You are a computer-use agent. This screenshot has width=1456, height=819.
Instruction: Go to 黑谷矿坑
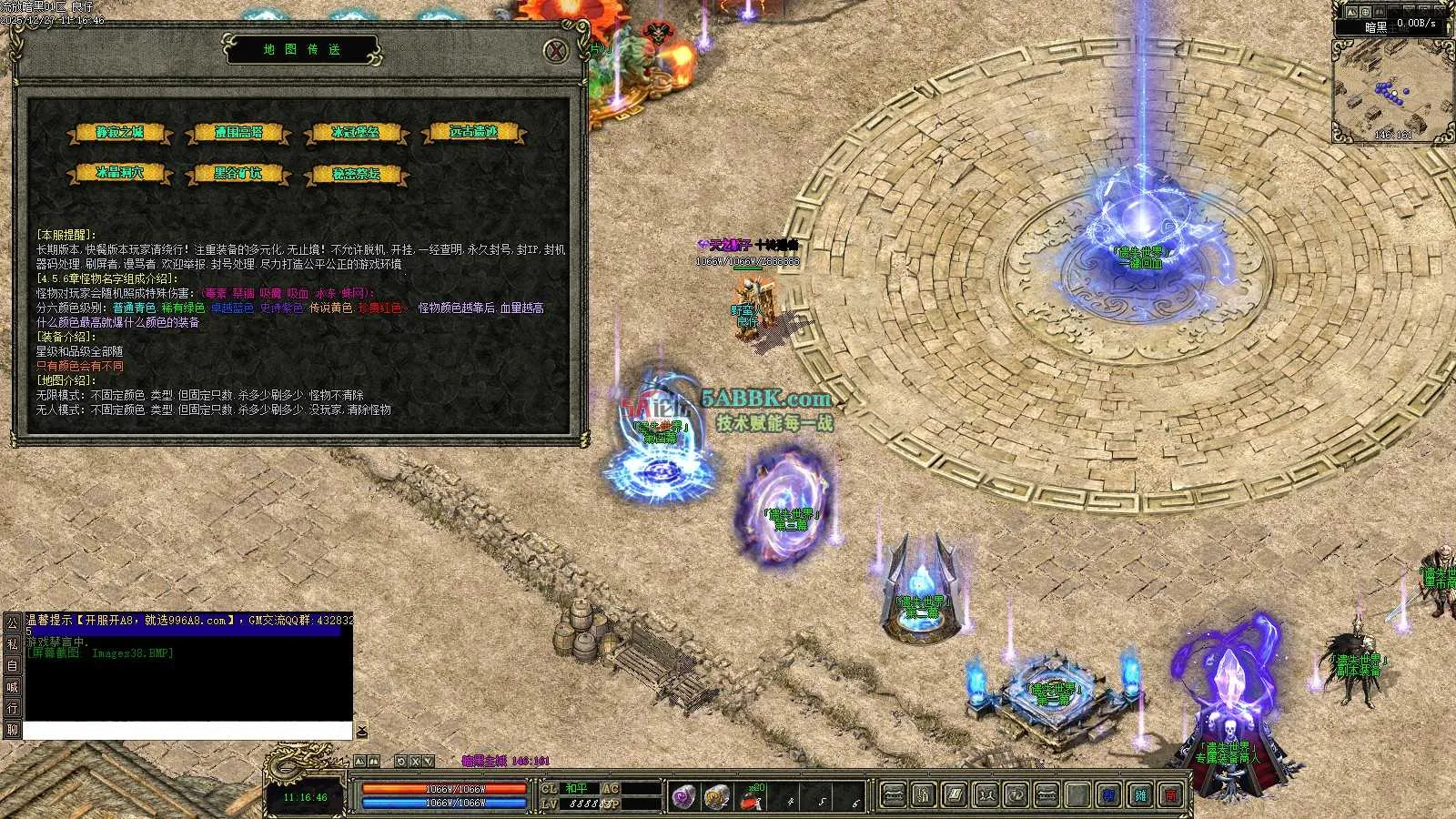coord(238,173)
